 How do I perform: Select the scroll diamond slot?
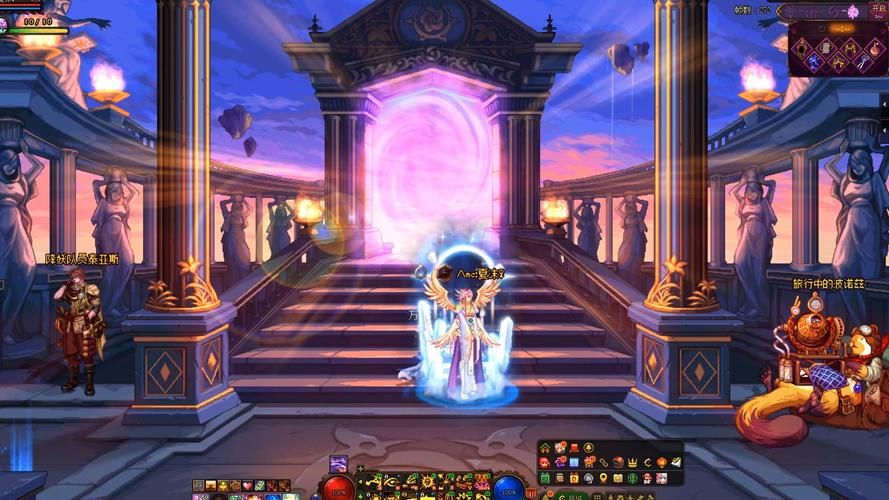pyautogui.click(x=826, y=49)
